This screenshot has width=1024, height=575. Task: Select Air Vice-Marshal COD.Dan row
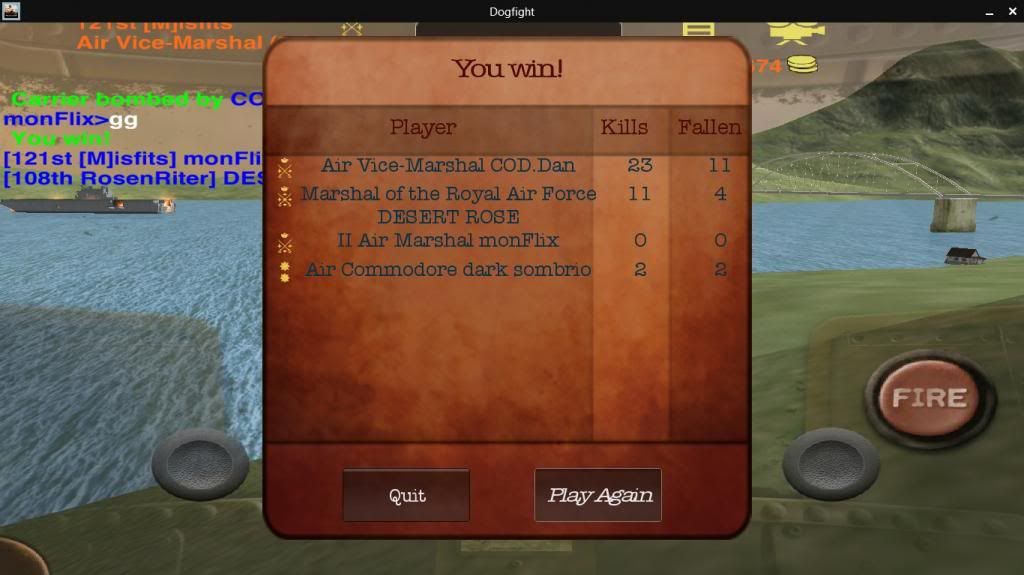pos(448,165)
